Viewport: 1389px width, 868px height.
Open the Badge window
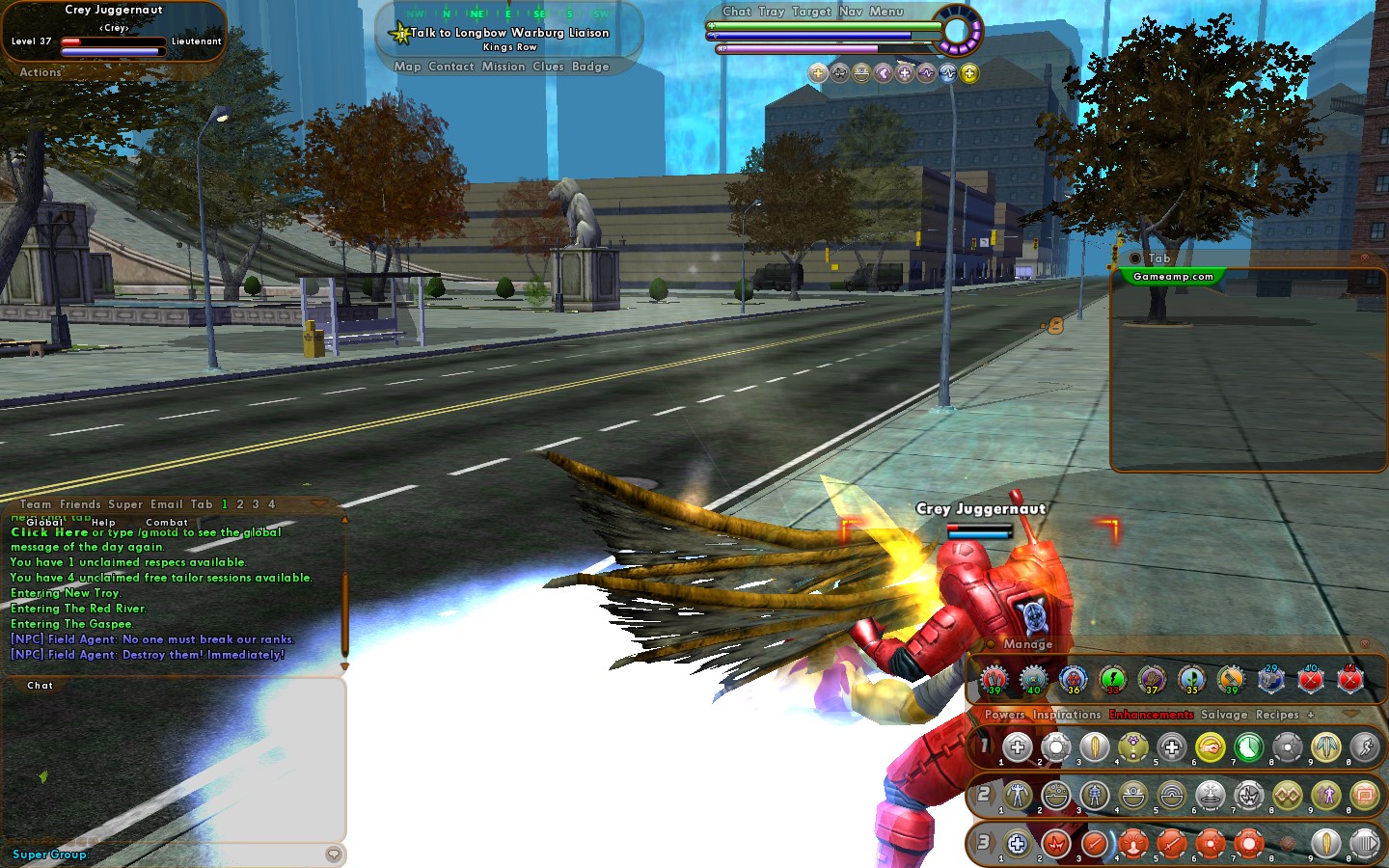(590, 67)
